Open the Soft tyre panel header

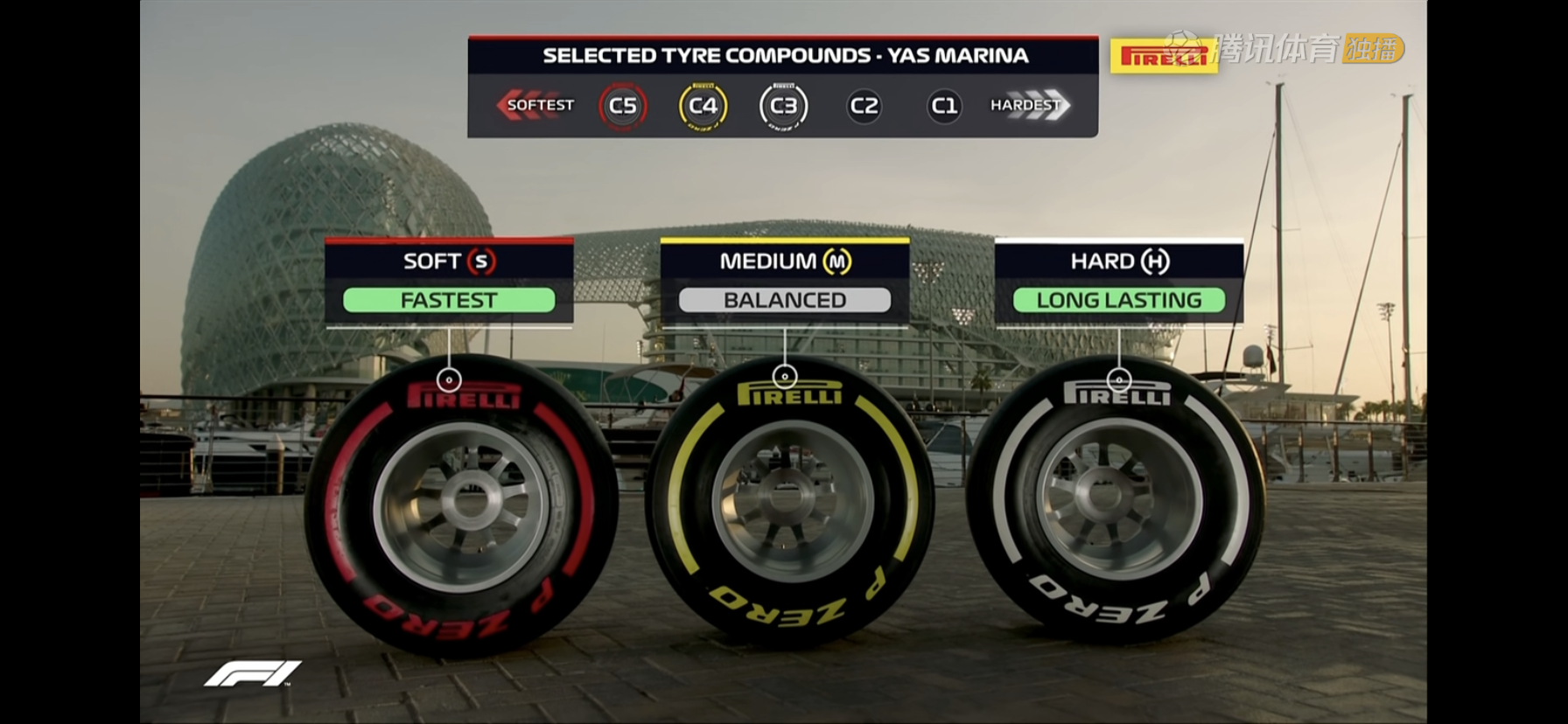coord(449,261)
